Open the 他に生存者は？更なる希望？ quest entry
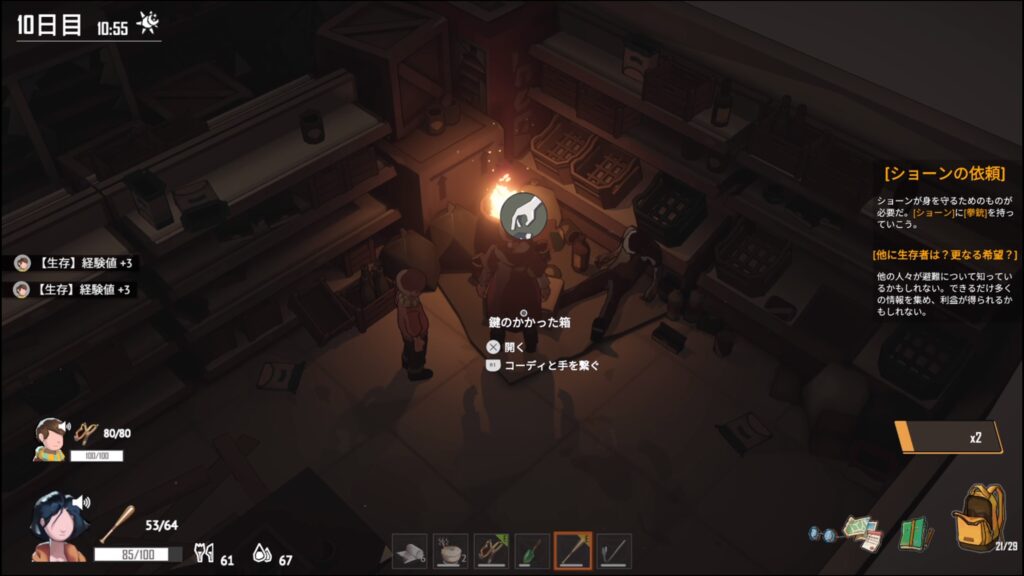The width and height of the screenshot is (1024, 576). pyautogui.click(x=944, y=255)
